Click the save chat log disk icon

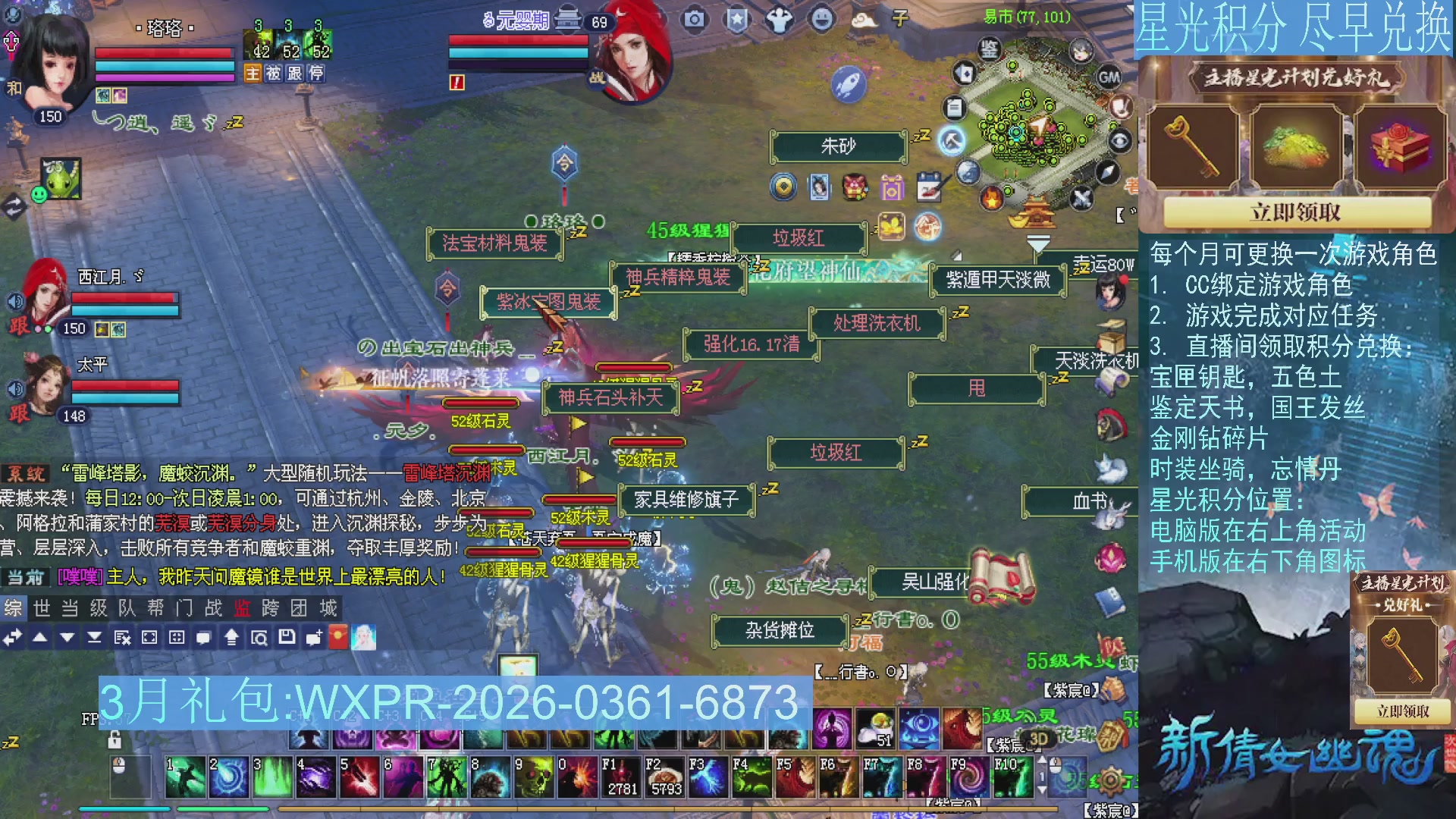coord(287,638)
